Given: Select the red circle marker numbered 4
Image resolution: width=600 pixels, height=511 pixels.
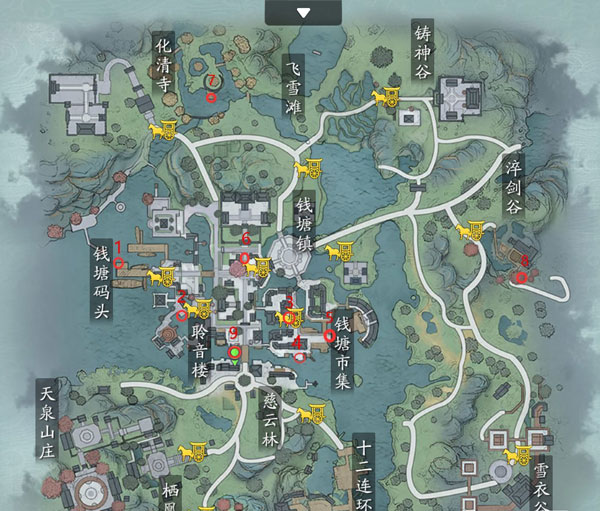Looking at the screenshot, I should tap(299, 355).
